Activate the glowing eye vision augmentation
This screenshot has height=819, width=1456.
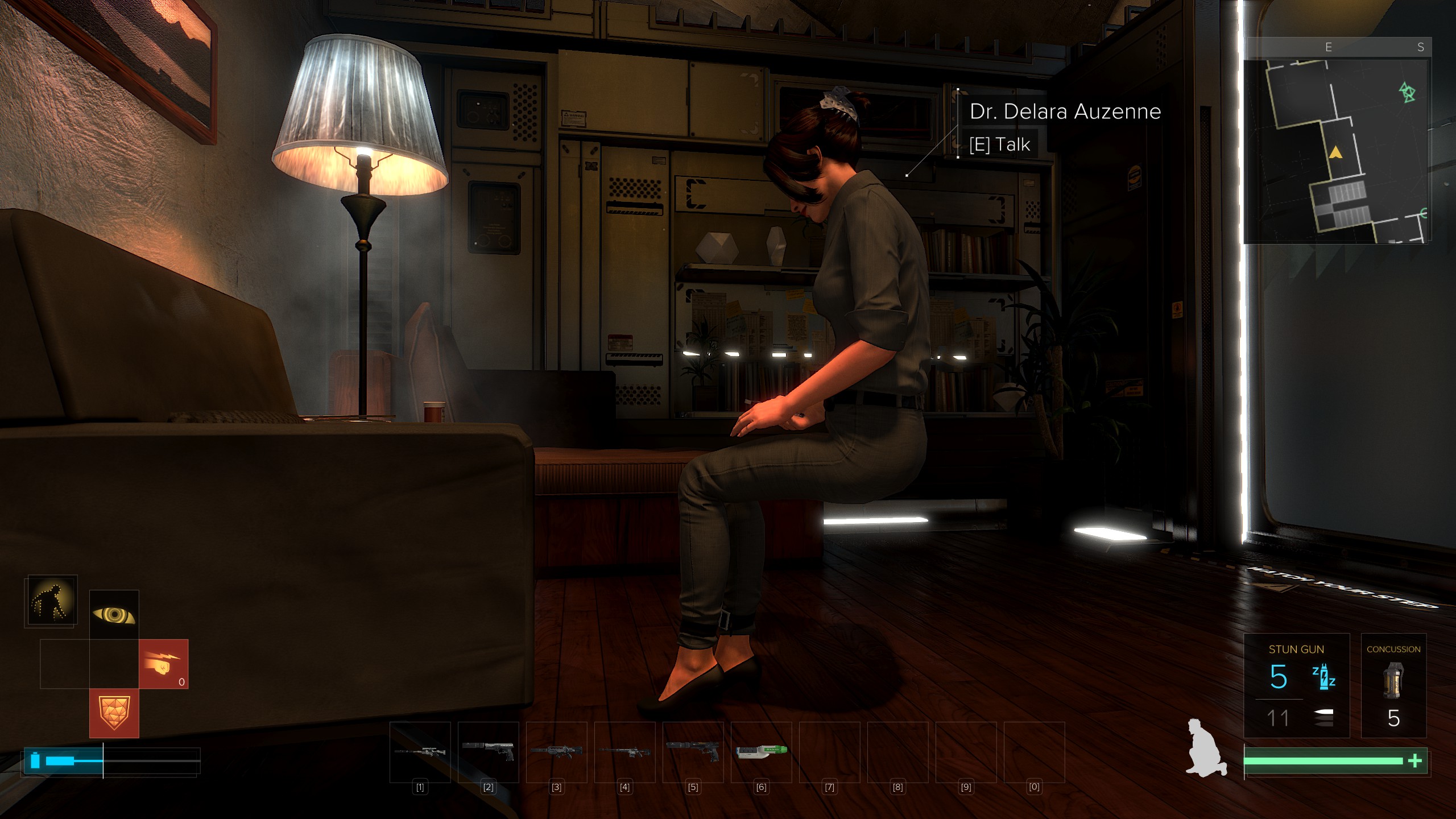click(114, 615)
